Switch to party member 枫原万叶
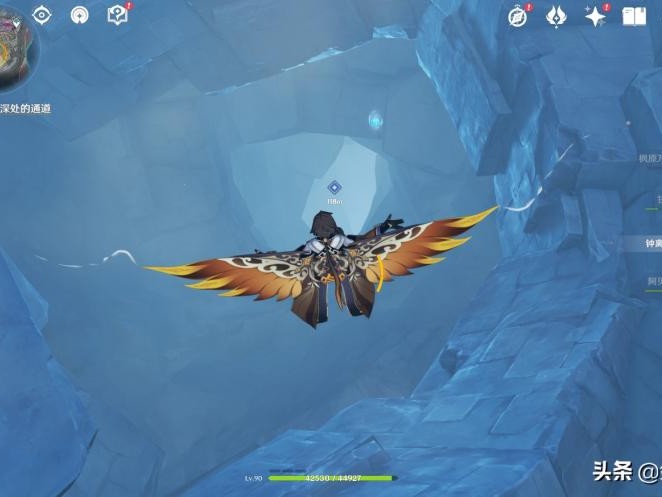Image resolution: width=662 pixels, height=497 pixels. (x=650, y=158)
